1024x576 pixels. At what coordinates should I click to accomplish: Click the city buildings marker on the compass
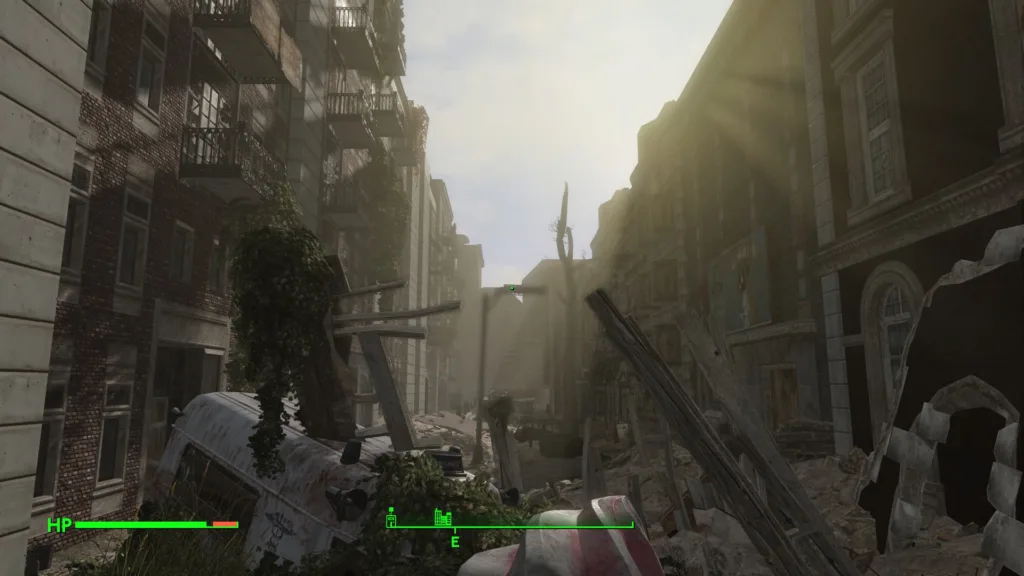click(x=443, y=517)
